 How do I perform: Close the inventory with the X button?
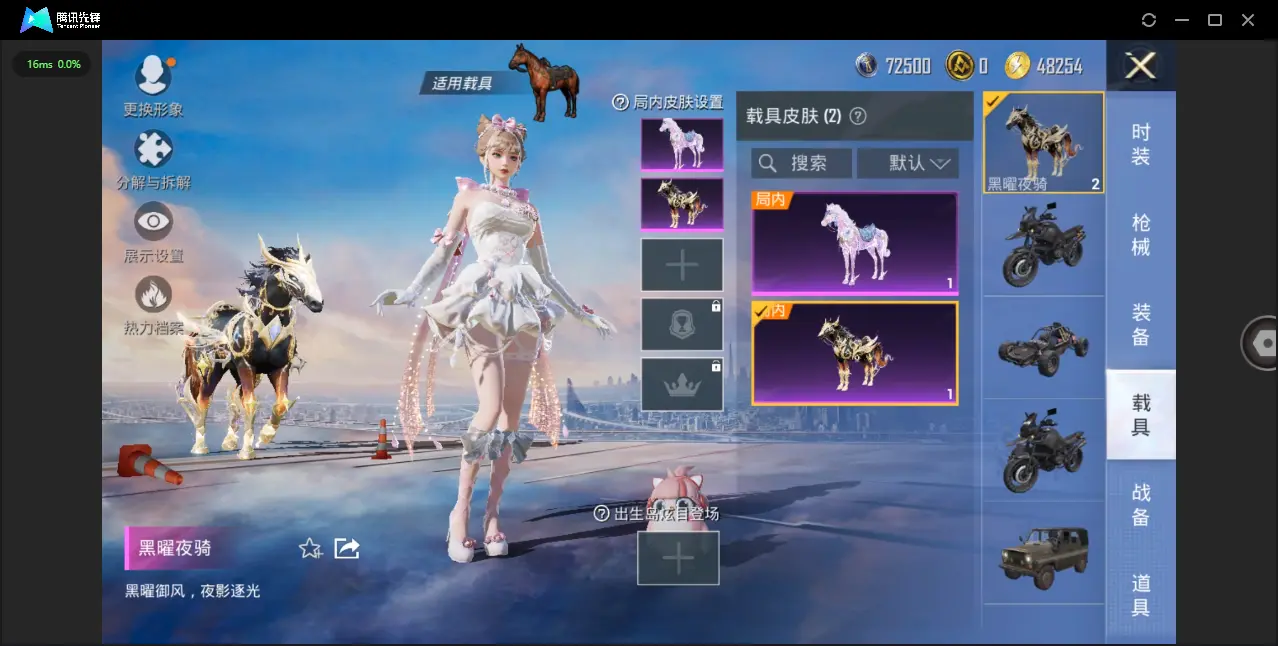click(1140, 66)
